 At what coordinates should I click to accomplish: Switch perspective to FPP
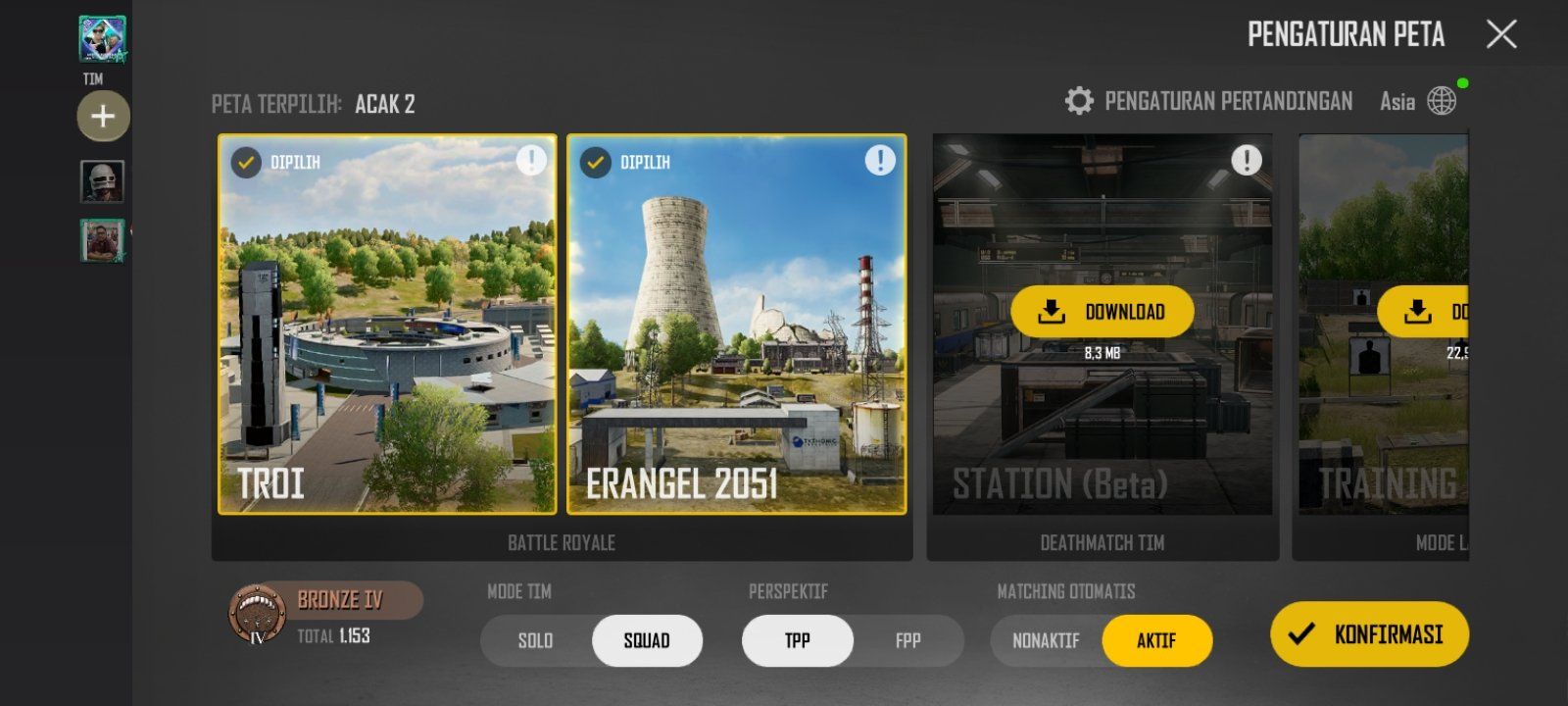pyautogui.click(x=908, y=641)
